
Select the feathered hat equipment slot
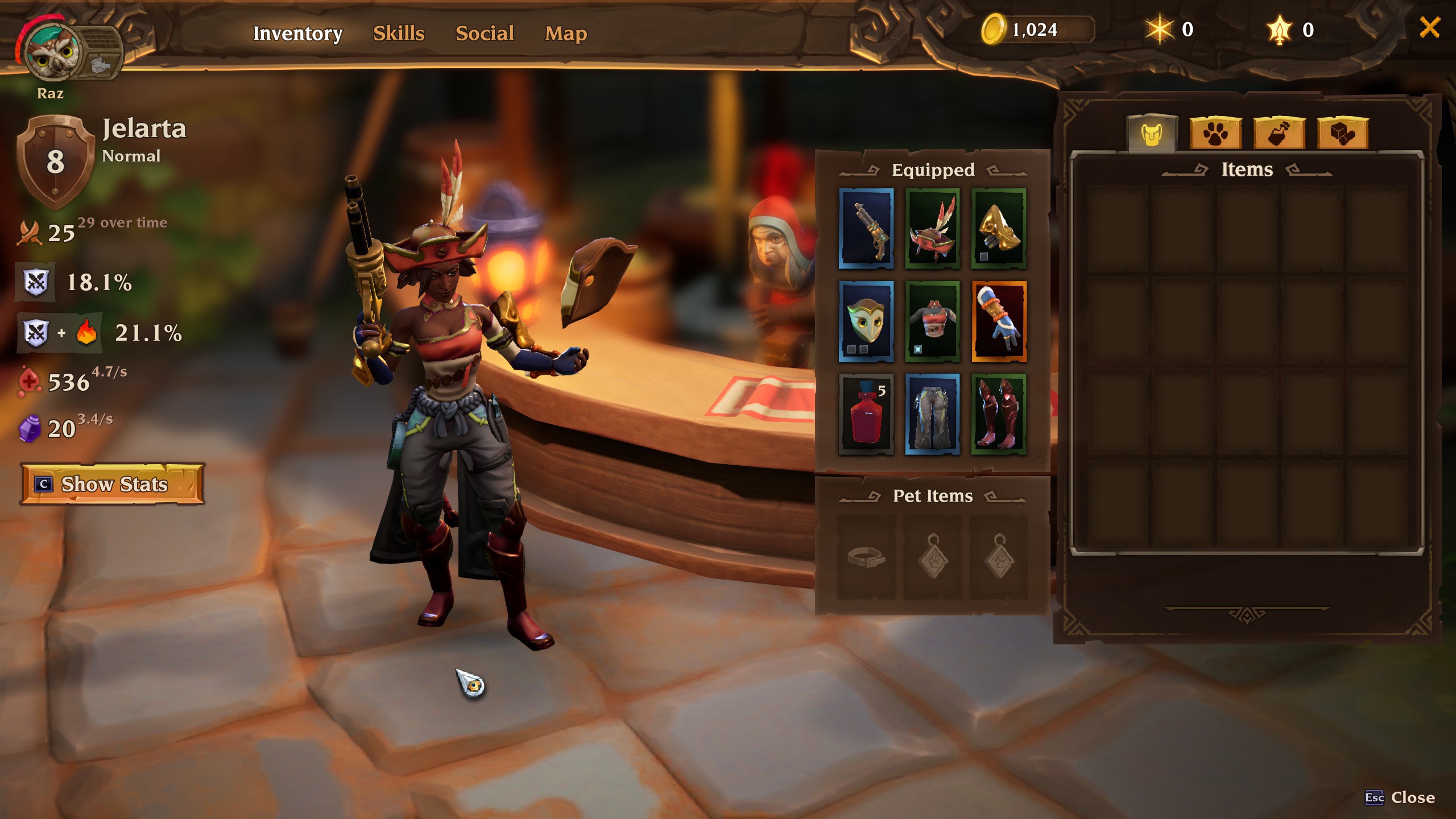[x=932, y=229]
